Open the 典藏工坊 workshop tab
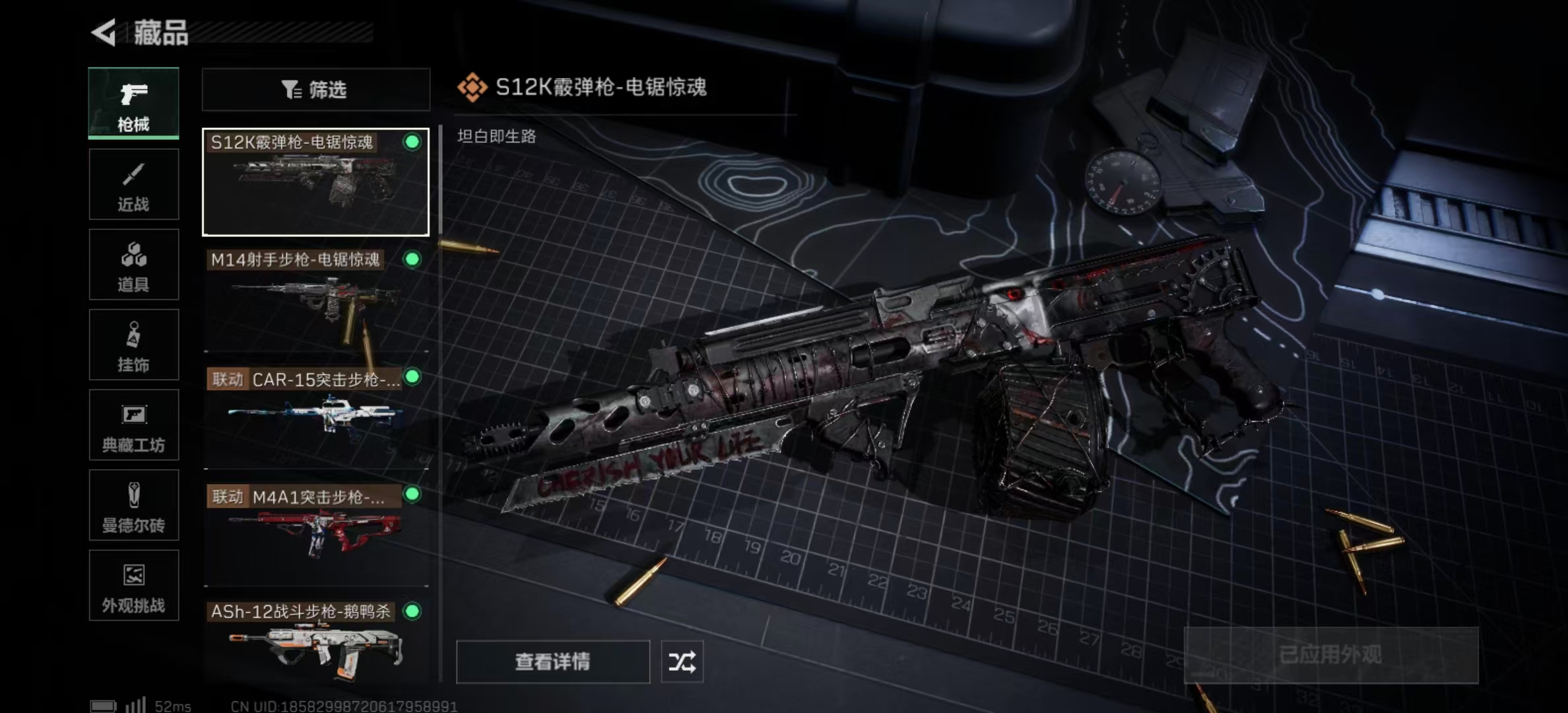 (133, 426)
